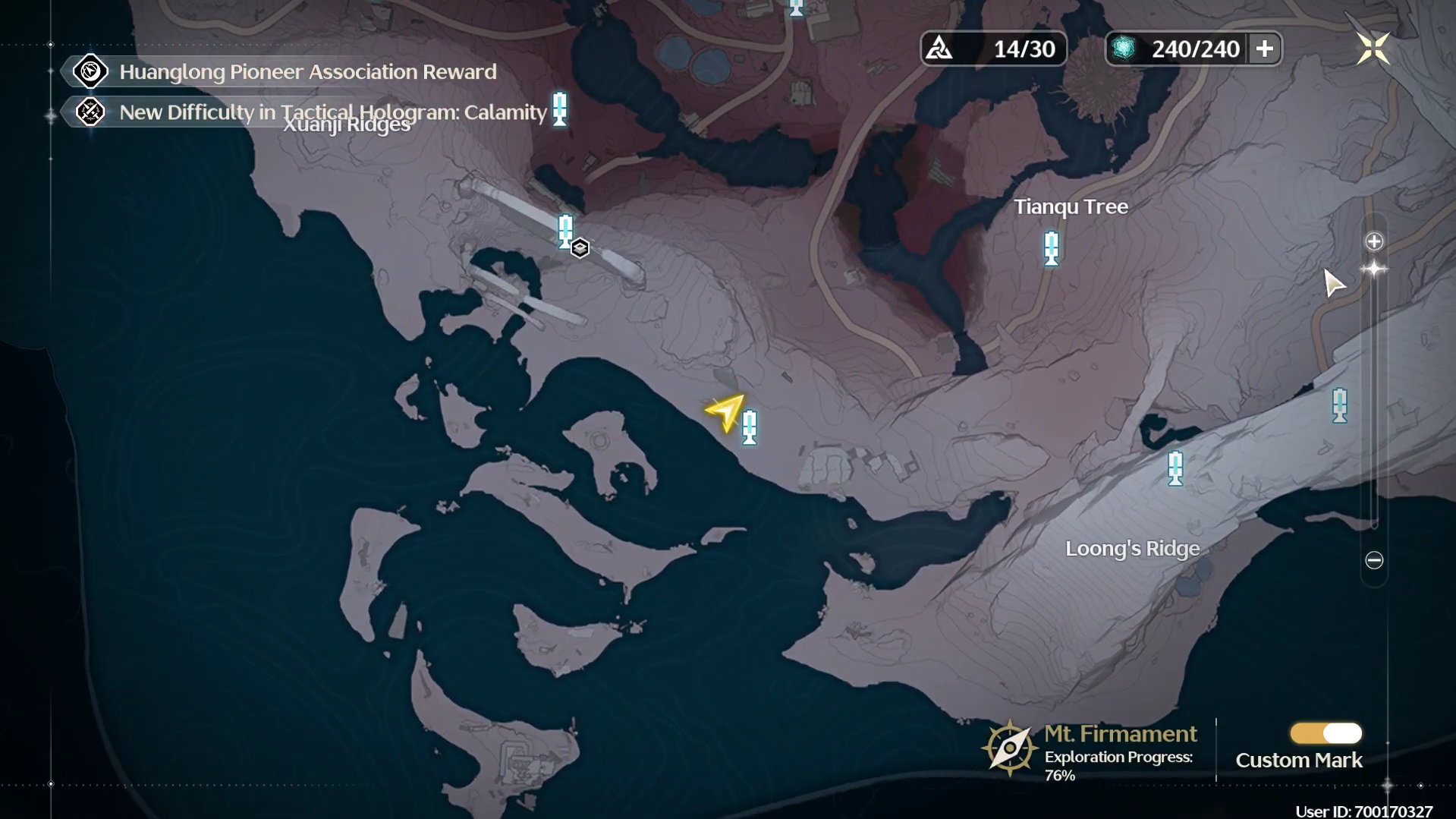This screenshot has height=819, width=1456.
Task: Click the hexagonal cube marker on the map
Action: (580, 248)
